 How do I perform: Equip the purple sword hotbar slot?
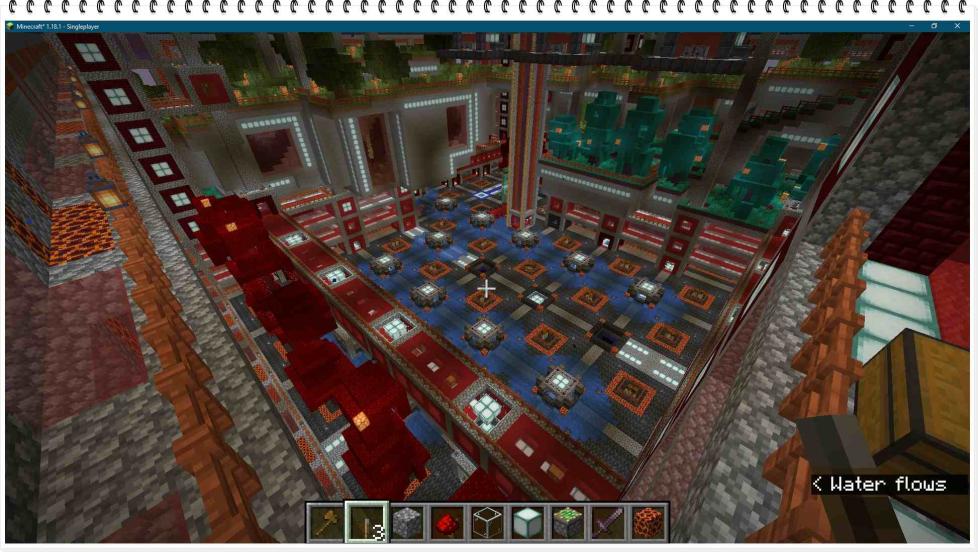point(608,521)
